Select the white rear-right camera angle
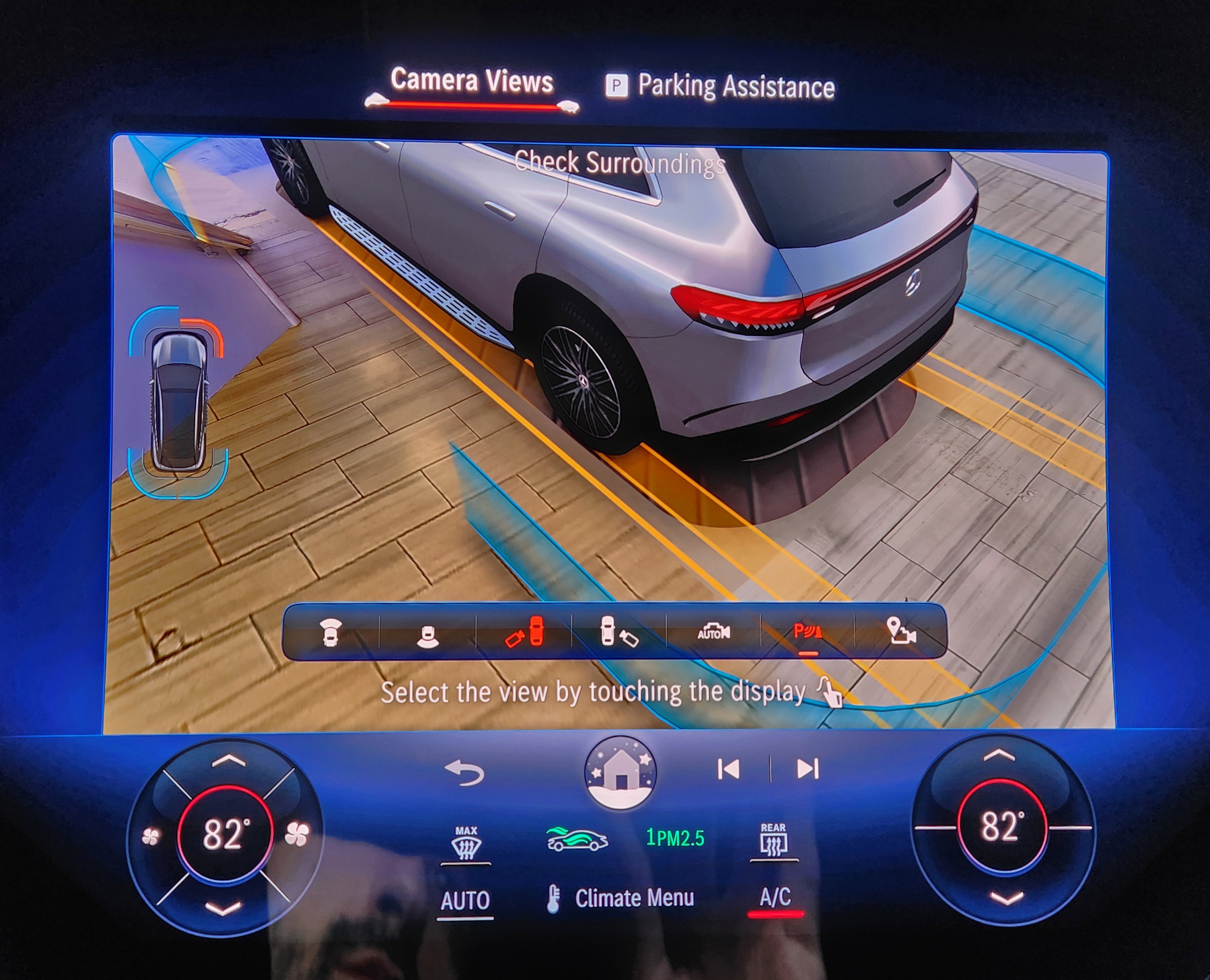 [618, 632]
